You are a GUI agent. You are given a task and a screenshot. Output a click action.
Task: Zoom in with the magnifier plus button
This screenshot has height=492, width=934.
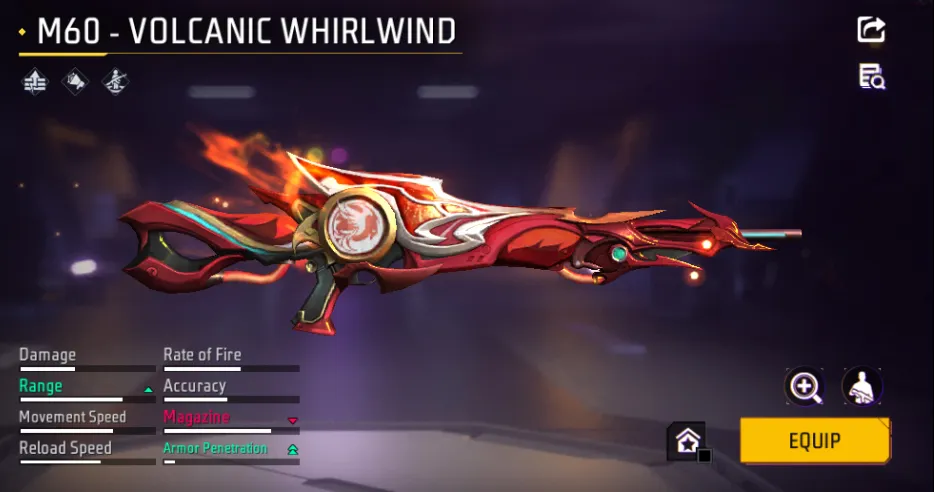tap(804, 386)
